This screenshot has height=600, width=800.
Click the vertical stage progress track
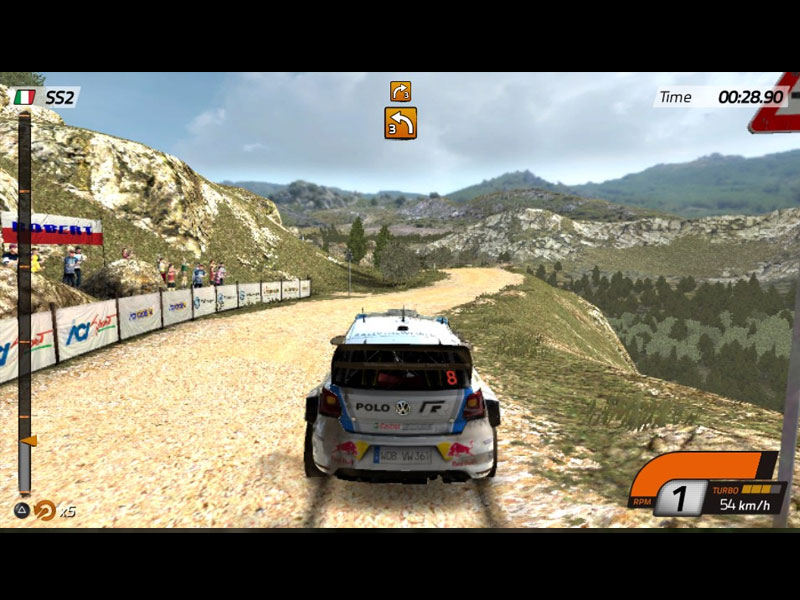click(24, 300)
